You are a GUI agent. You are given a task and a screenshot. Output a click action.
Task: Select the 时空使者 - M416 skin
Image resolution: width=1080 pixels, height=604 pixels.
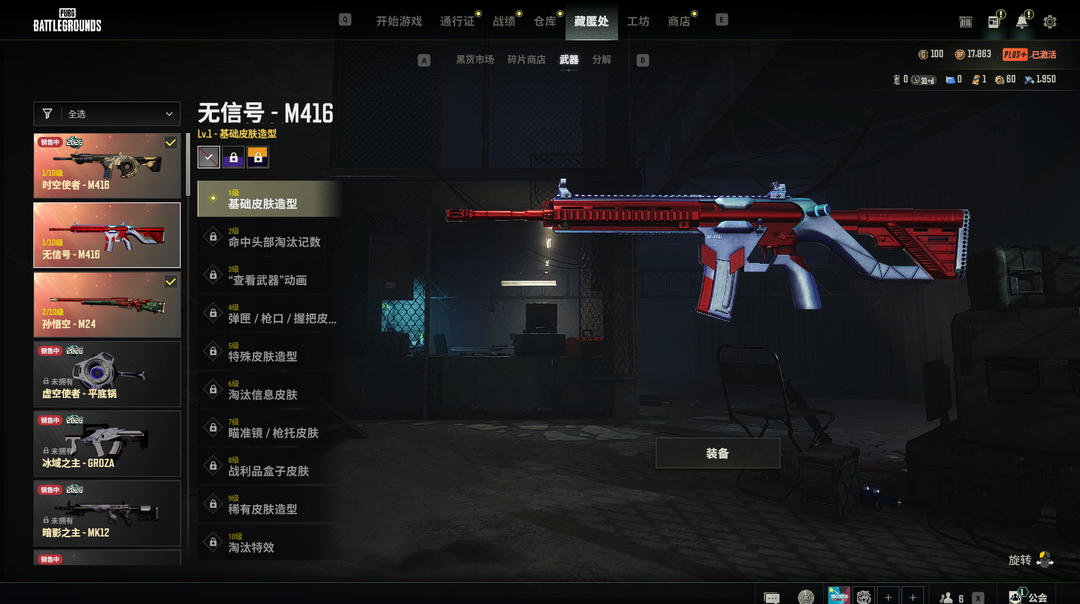[107, 166]
